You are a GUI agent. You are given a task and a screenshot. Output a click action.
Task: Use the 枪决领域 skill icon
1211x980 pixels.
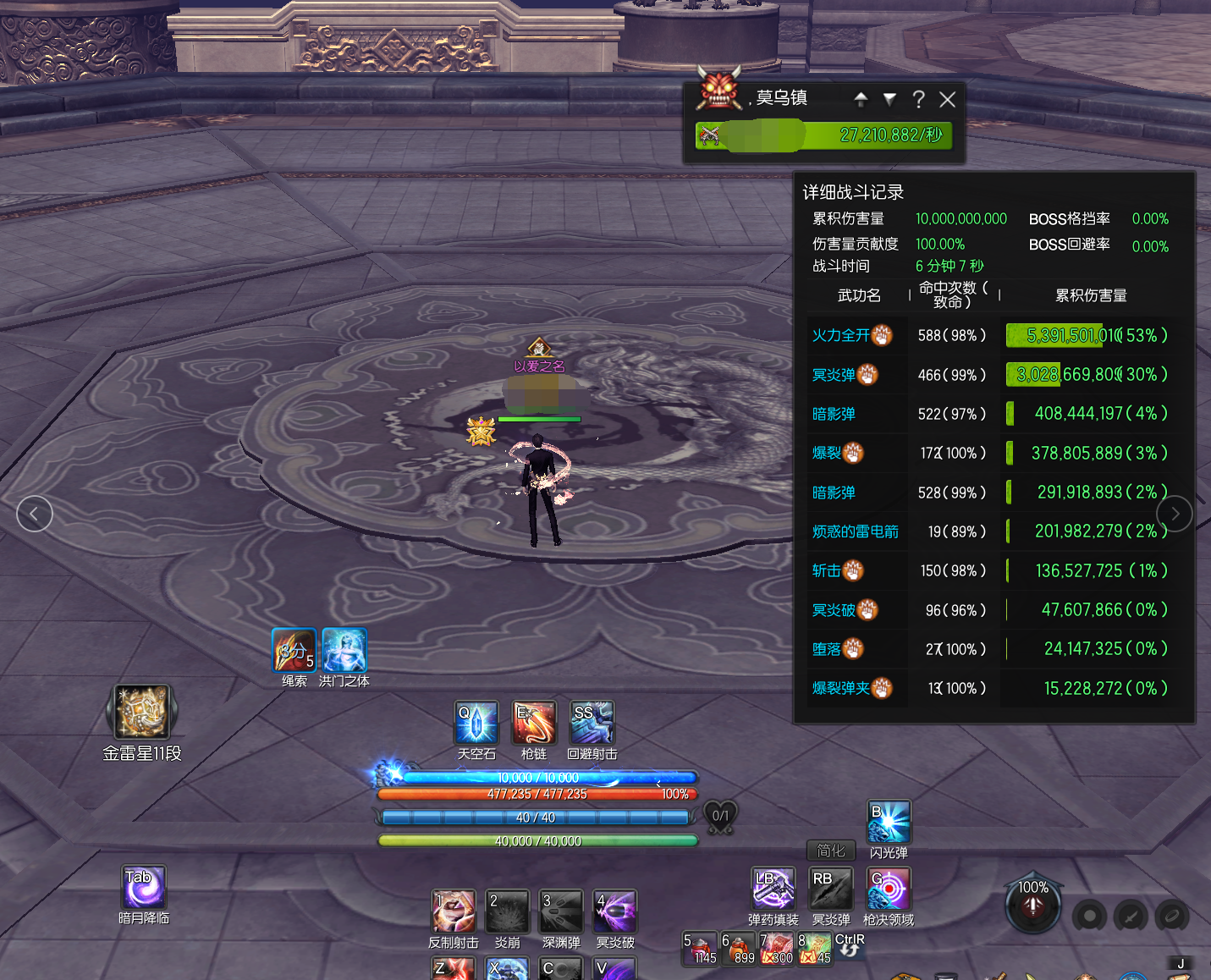[x=889, y=888]
